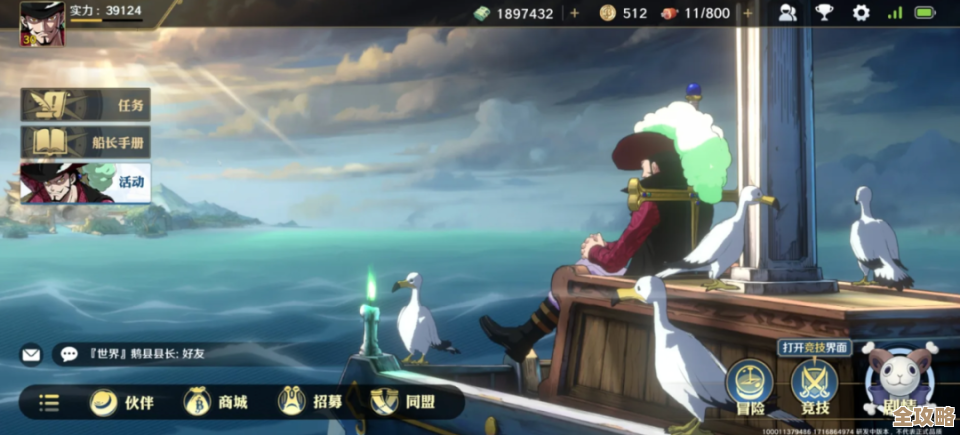Open the 招募 recruit screen

coord(310,402)
